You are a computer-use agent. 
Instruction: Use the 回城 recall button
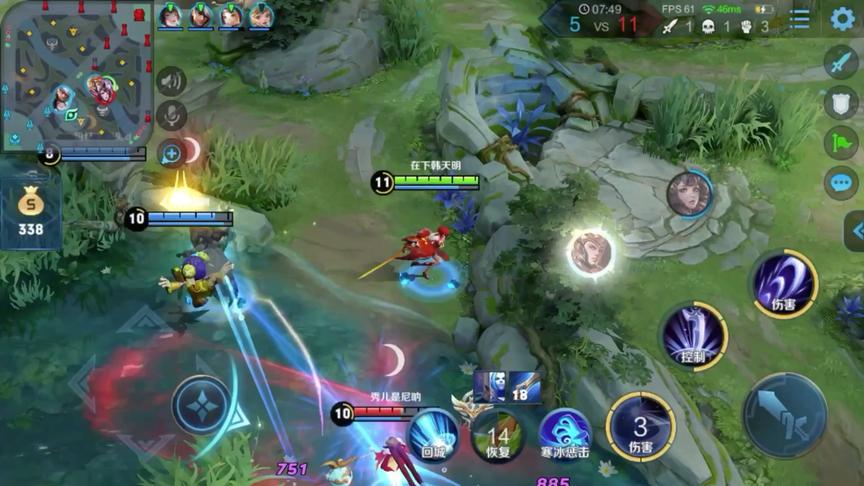point(433,436)
